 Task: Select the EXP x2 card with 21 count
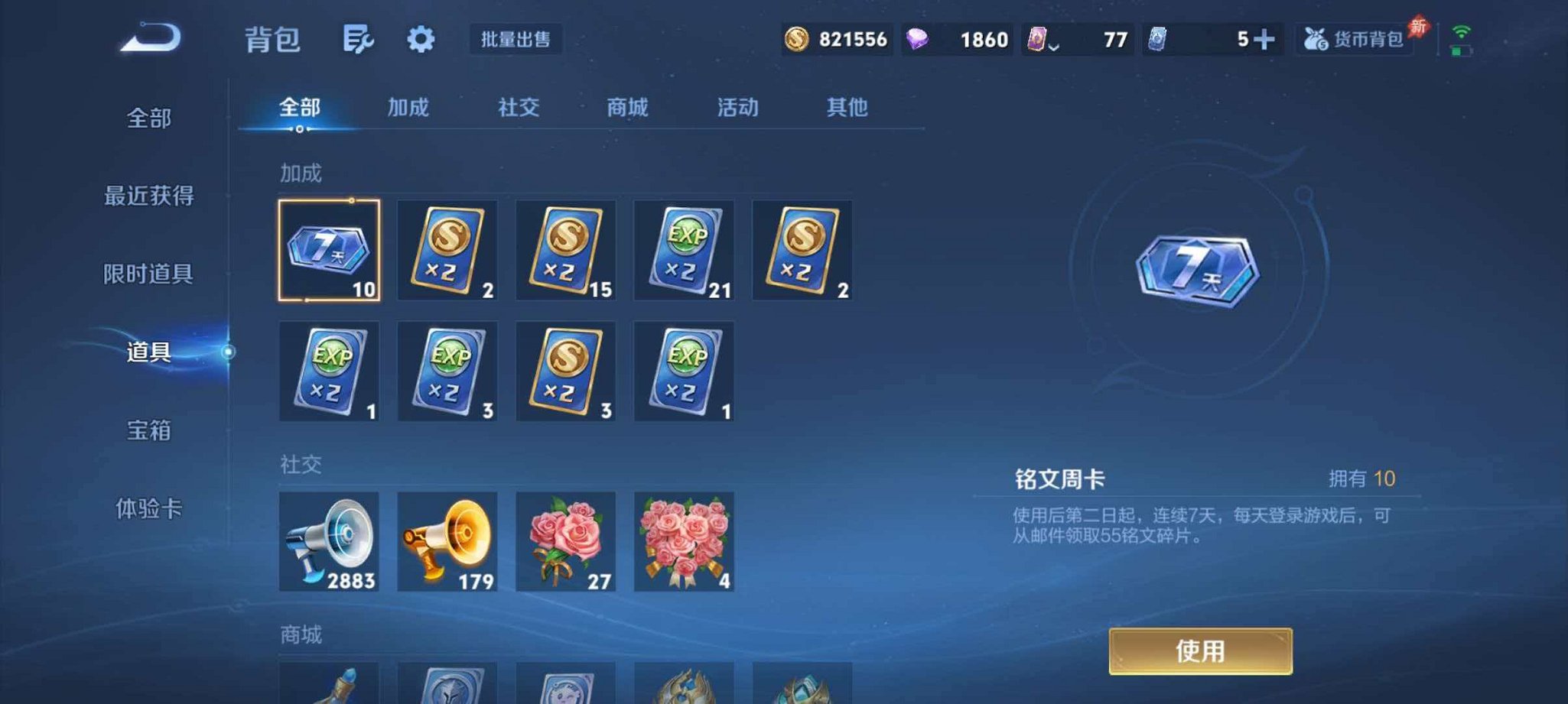(x=684, y=251)
